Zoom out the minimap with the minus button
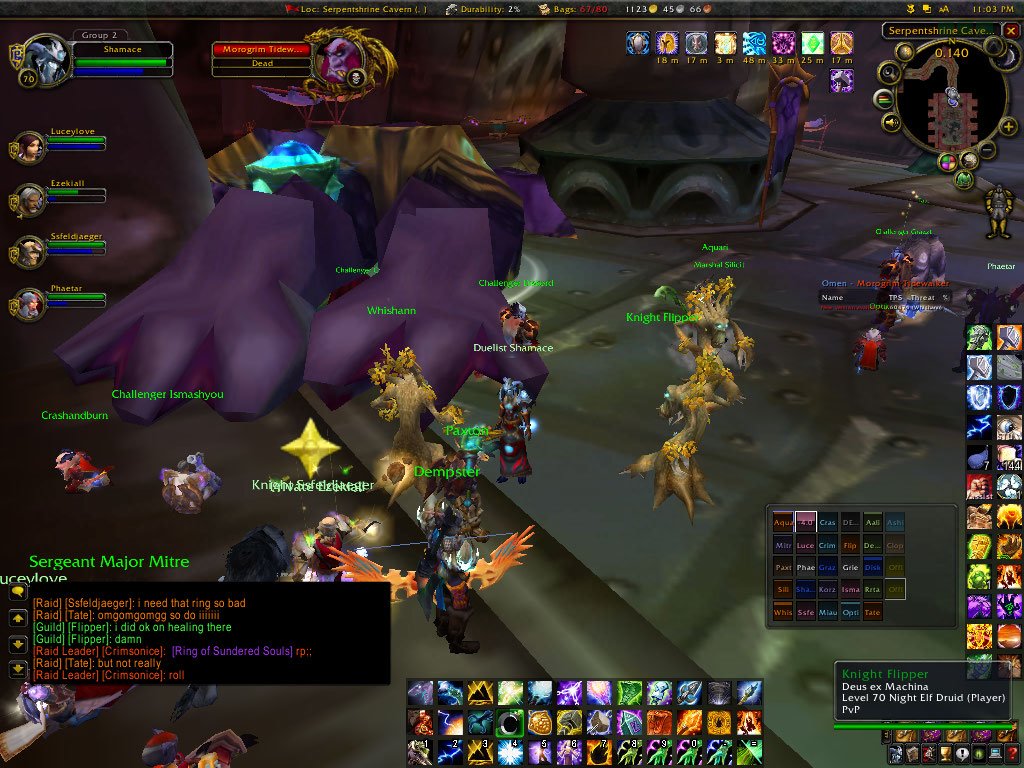This screenshot has width=1024, height=768. coord(986,151)
